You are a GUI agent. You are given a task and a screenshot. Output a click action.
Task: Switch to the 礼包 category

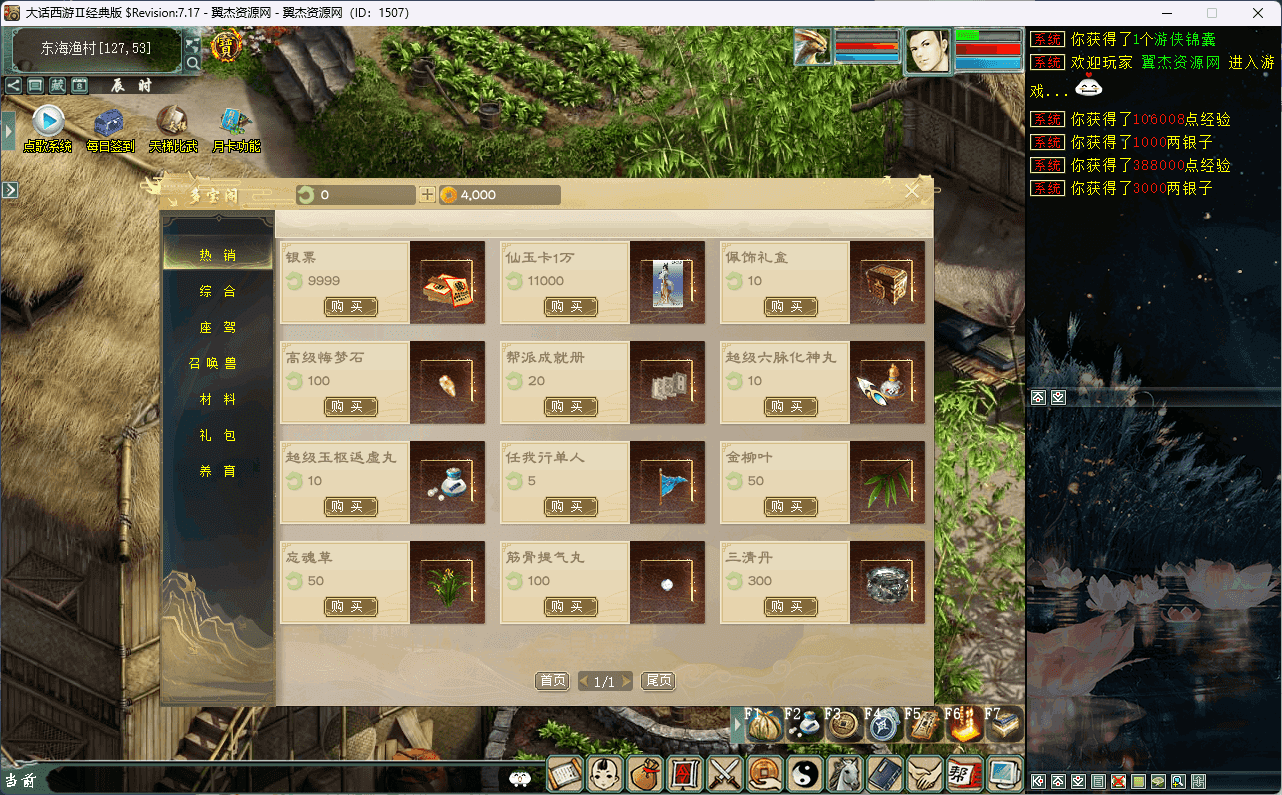coord(217,435)
